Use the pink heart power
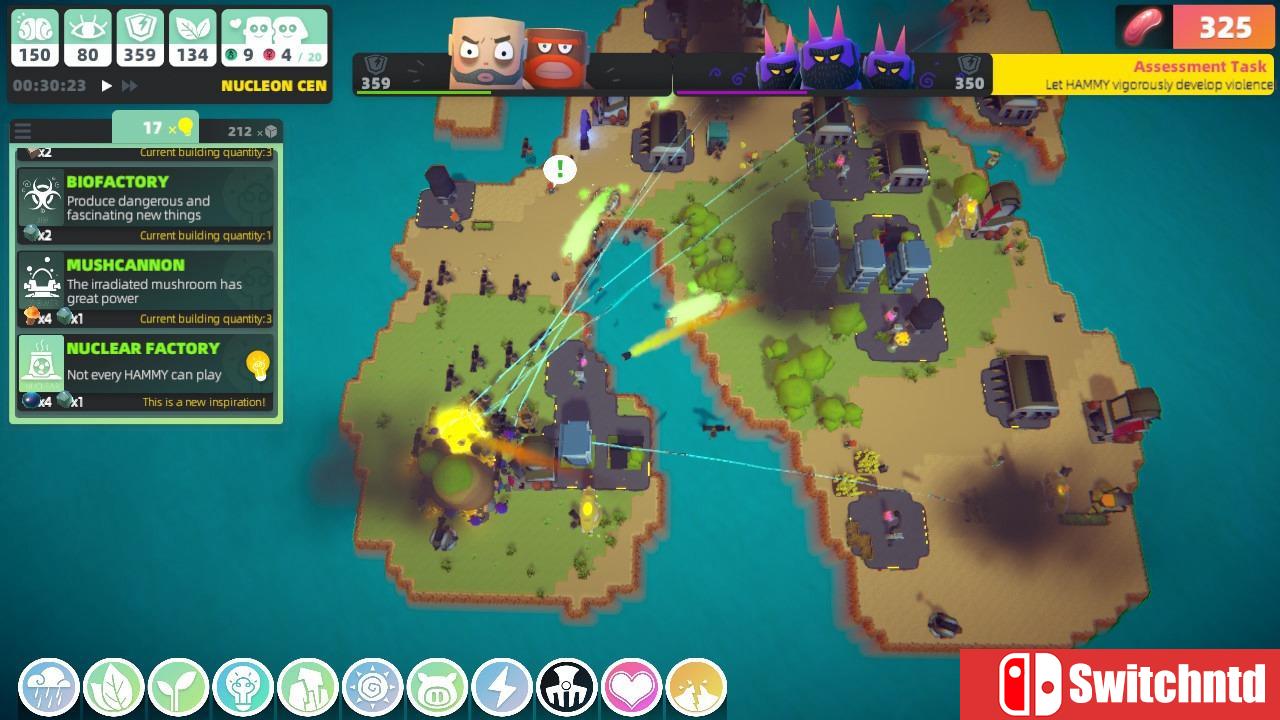1280x720 pixels. 631,687
